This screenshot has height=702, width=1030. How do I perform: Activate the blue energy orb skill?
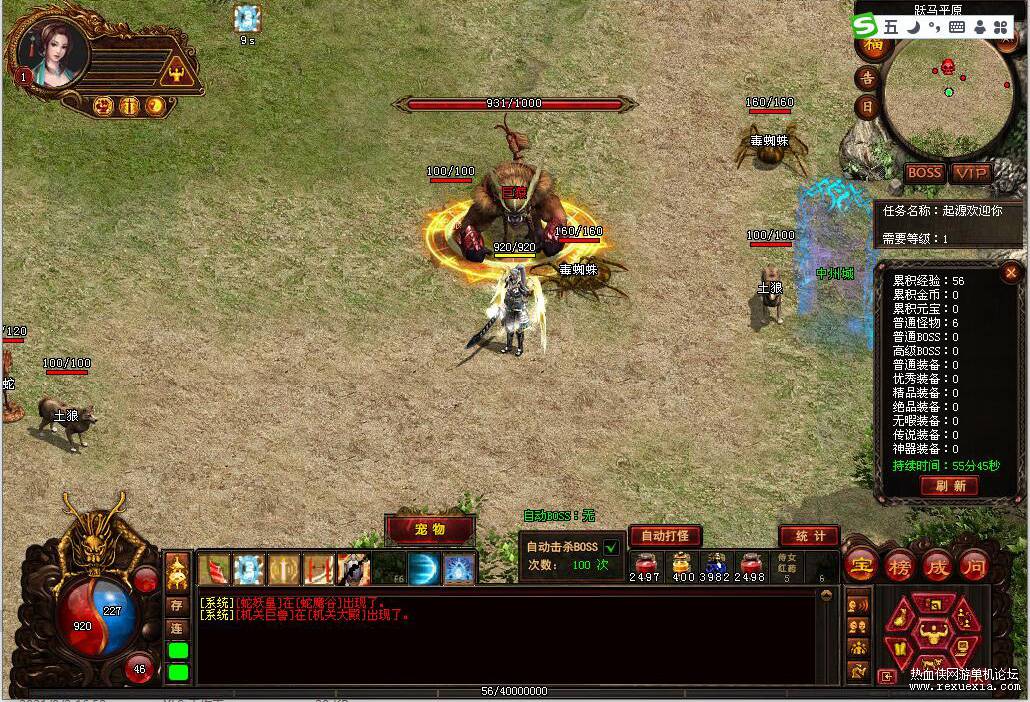coord(424,569)
